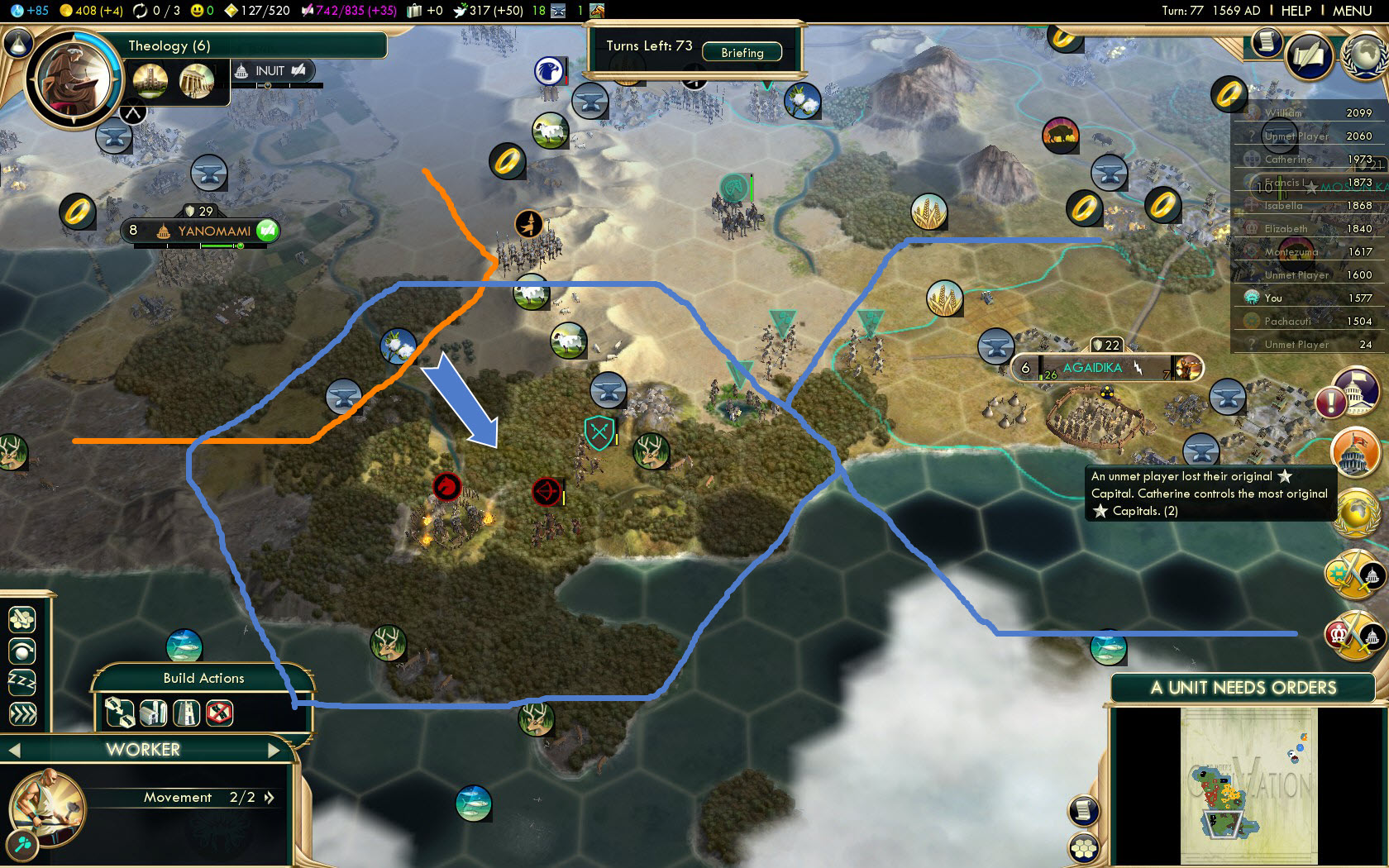Put the worker to sleep

[x=22, y=682]
